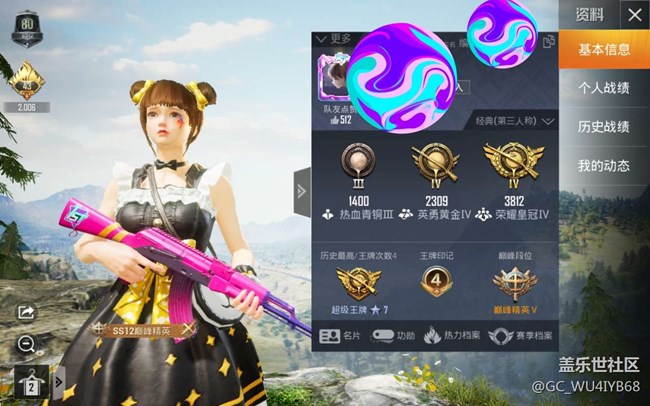Collapse the info panel with the side arrow
This screenshot has width=650, height=406.
tap(302, 191)
